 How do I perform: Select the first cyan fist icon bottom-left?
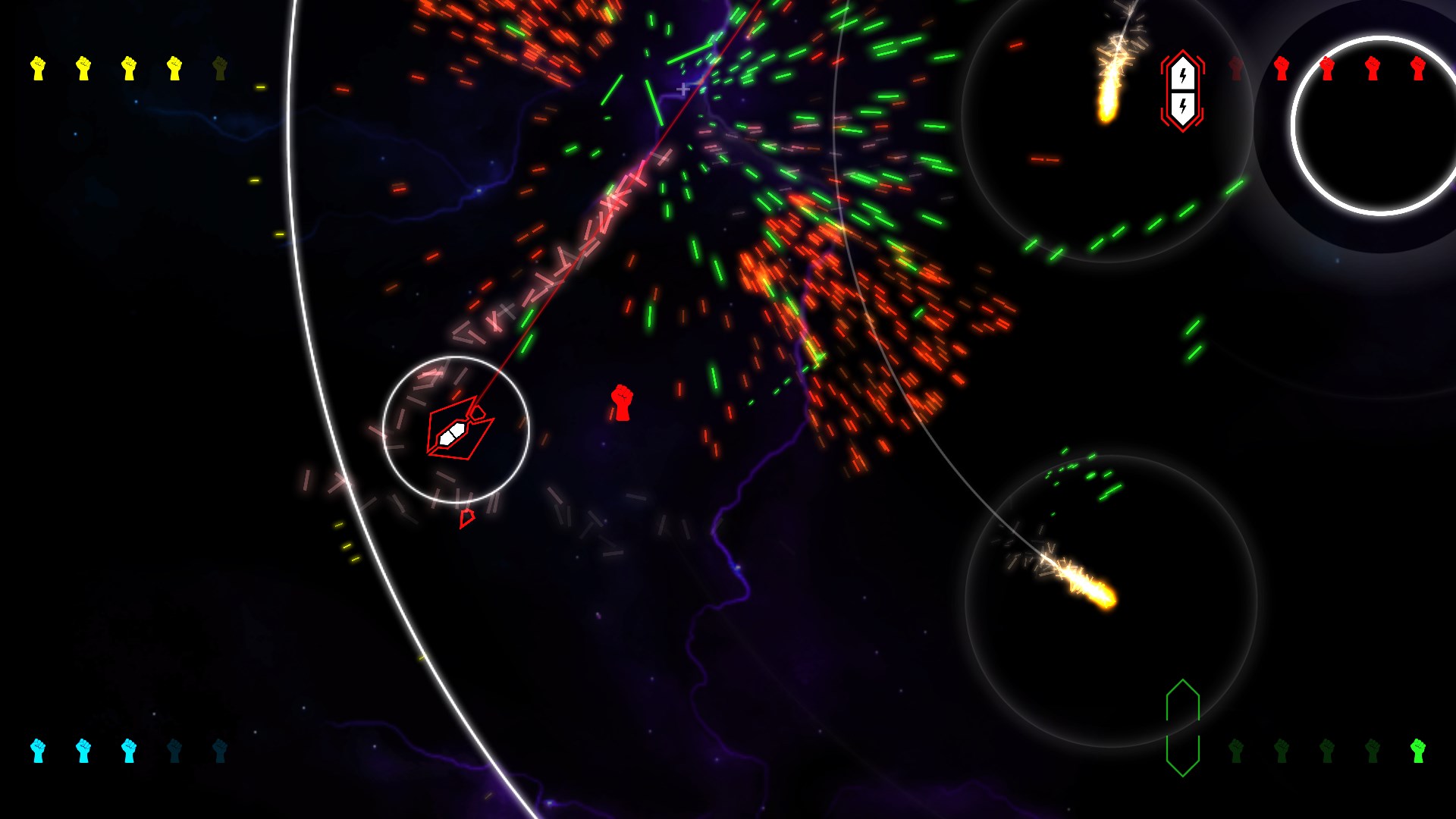(38, 752)
